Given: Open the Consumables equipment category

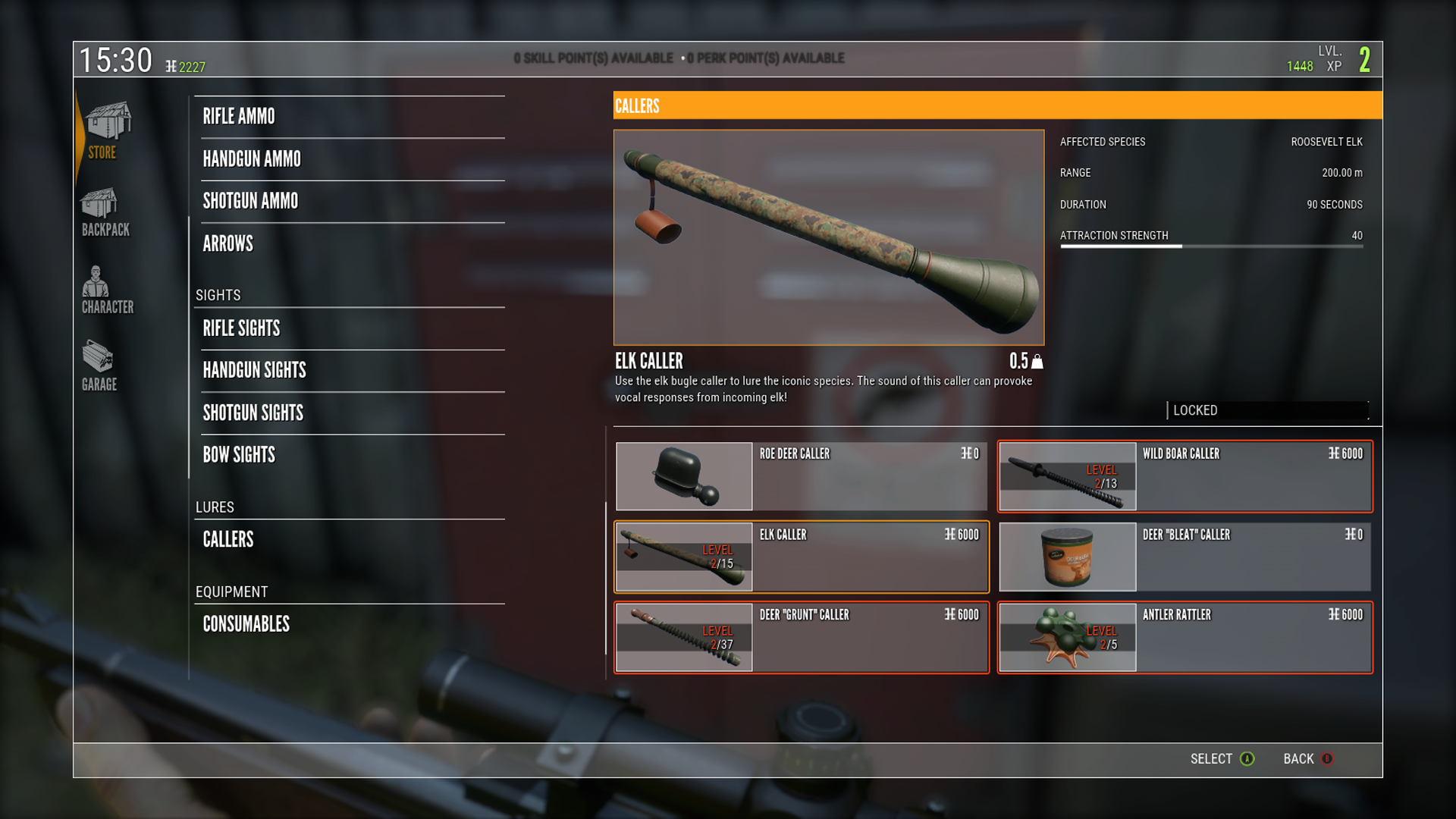Looking at the screenshot, I should [246, 624].
